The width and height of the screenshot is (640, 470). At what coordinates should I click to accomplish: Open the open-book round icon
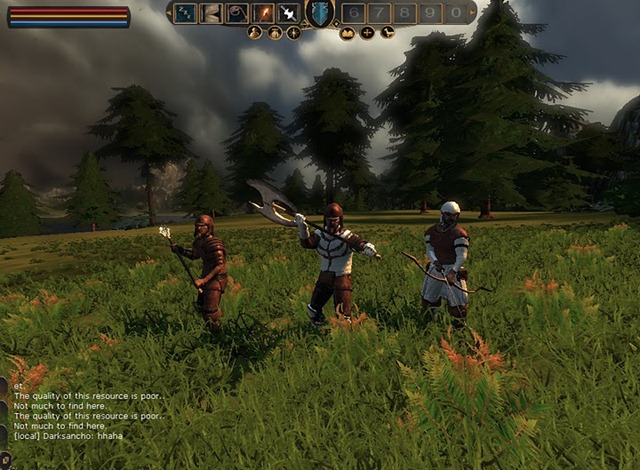tap(347, 33)
